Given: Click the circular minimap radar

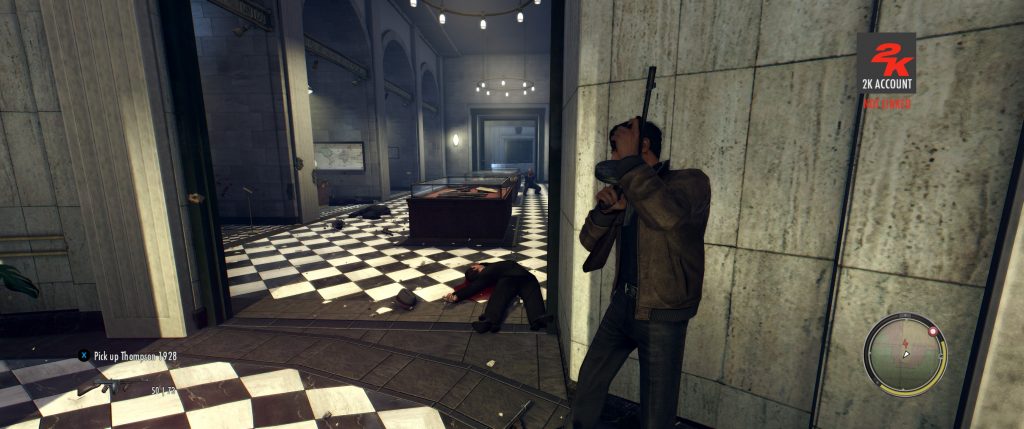Looking at the screenshot, I should click(905, 354).
